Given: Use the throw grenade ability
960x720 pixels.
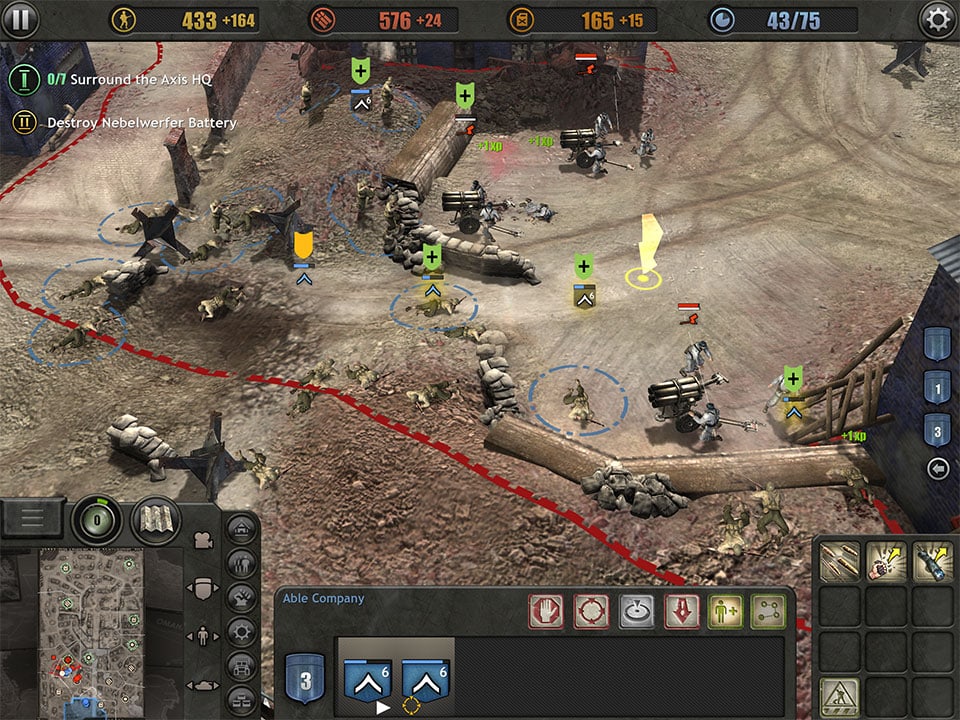Looking at the screenshot, I should (885, 562).
